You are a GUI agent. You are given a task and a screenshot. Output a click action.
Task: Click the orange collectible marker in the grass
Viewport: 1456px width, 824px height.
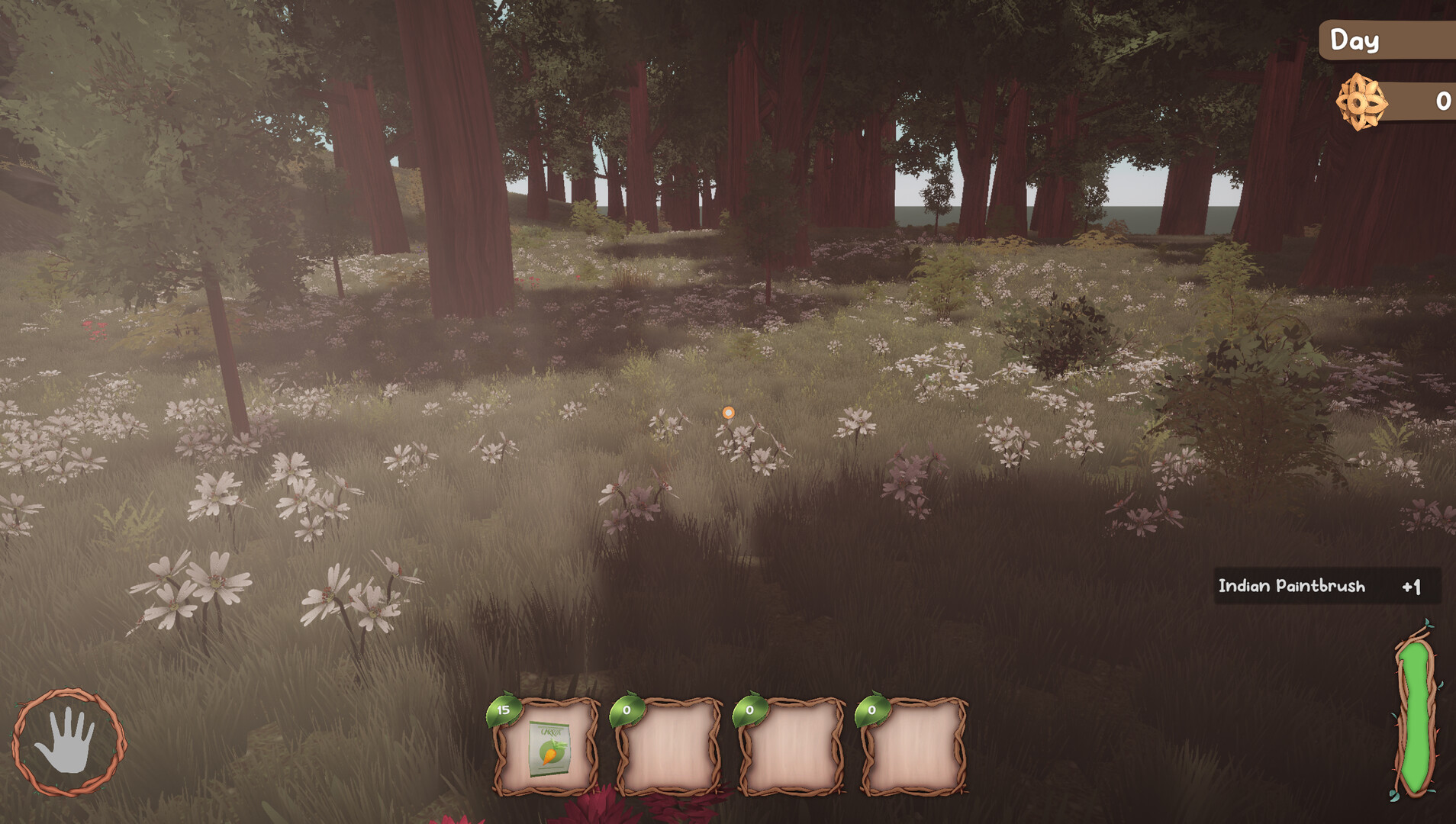(x=728, y=412)
